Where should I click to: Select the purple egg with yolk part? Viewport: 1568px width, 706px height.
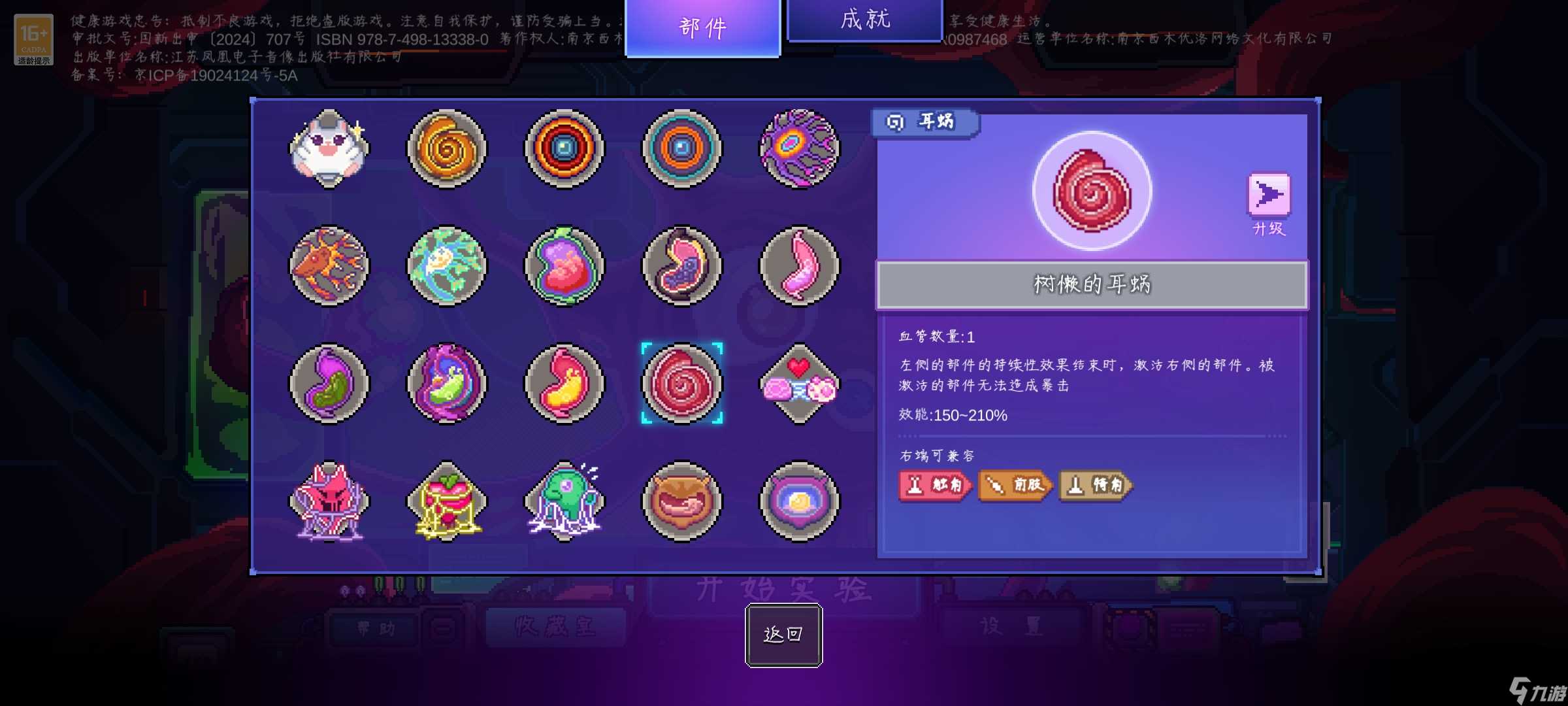800,502
